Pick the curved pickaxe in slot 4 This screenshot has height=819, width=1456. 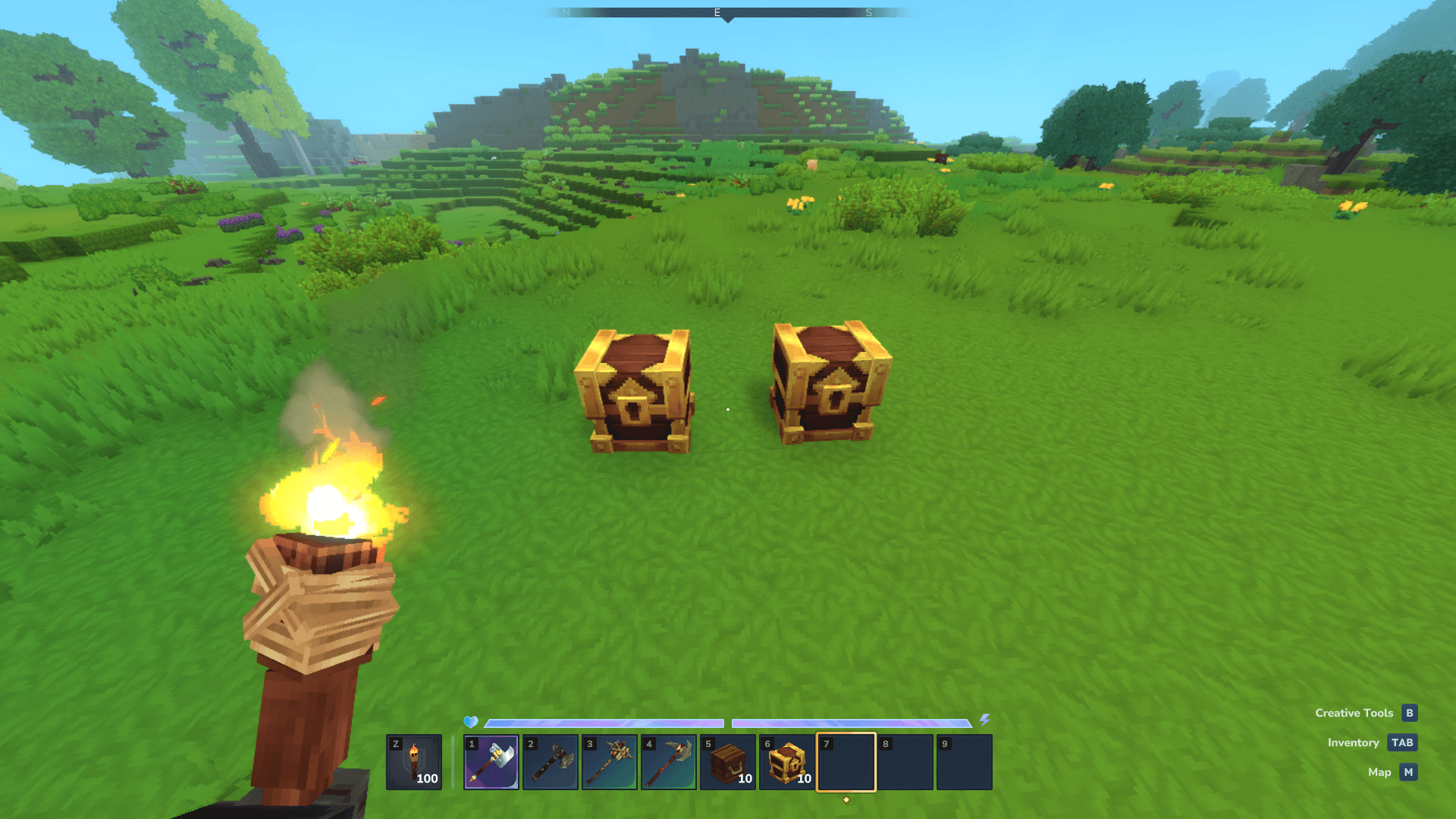coord(669,762)
